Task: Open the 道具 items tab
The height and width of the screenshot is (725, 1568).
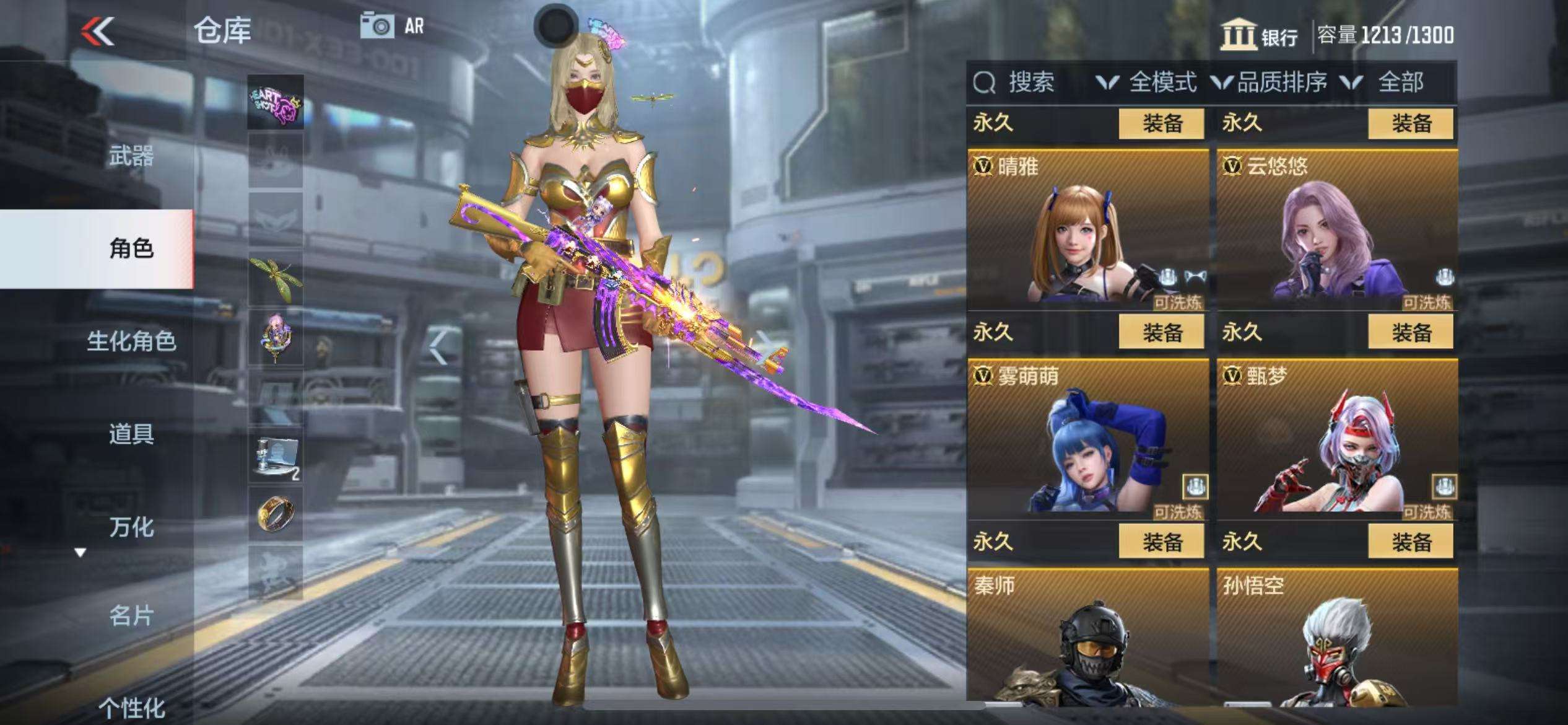Action: coord(131,434)
